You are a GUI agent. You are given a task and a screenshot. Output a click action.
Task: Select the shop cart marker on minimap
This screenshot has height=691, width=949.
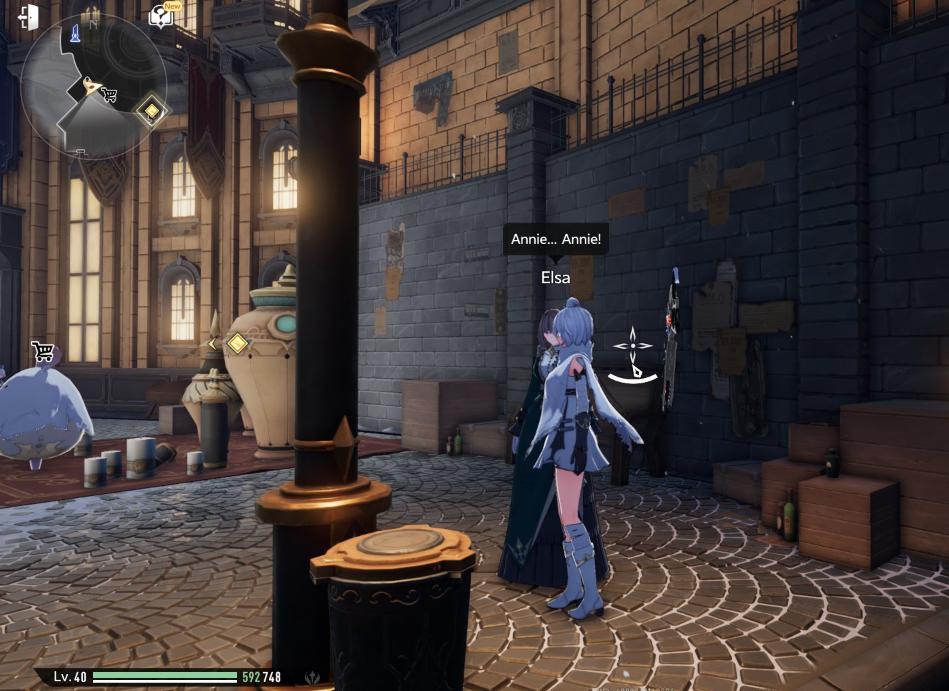tap(109, 95)
